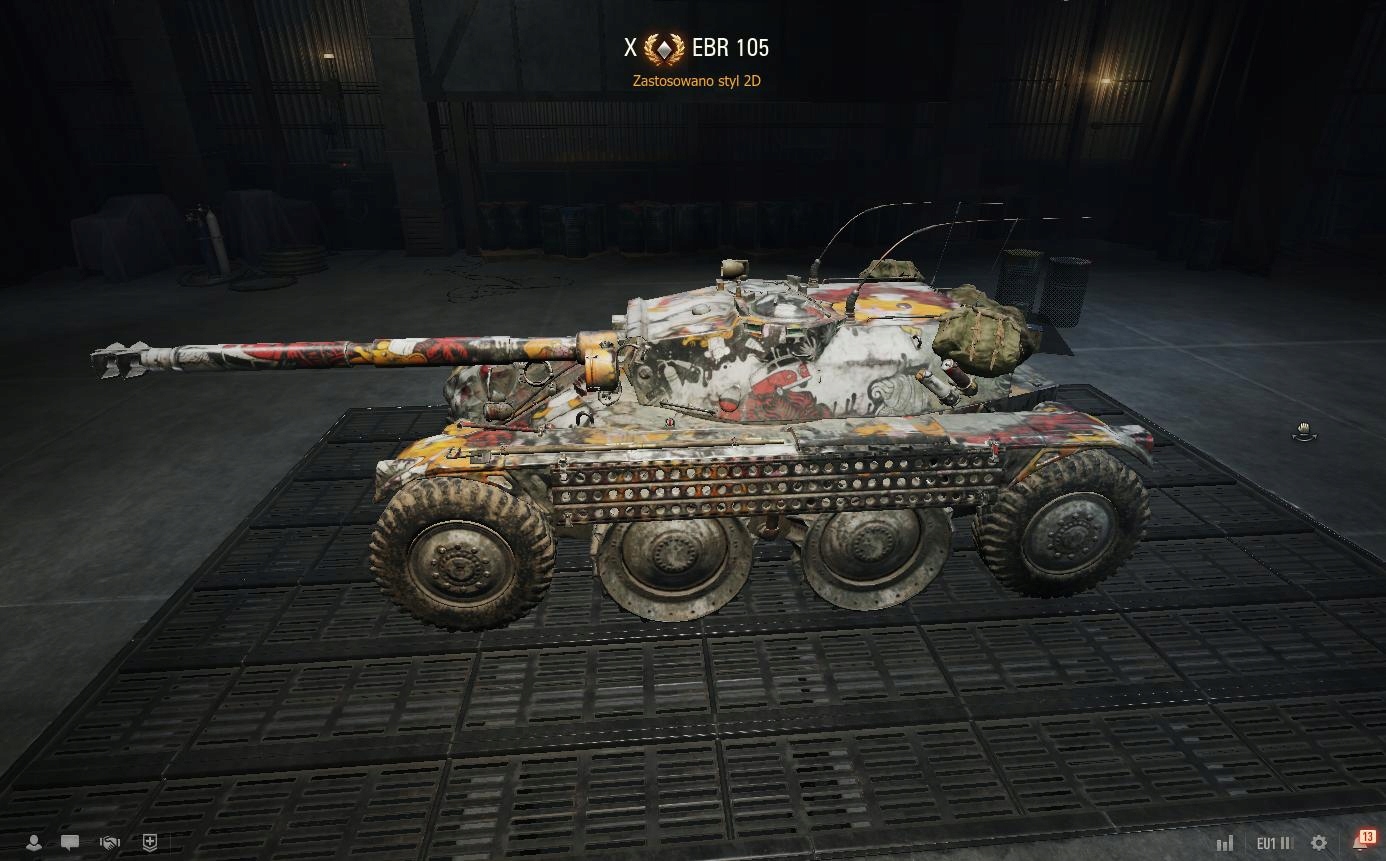This screenshot has width=1386, height=861.
Task: Open the chat speech bubble
Action: pyautogui.click(x=70, y=843)
